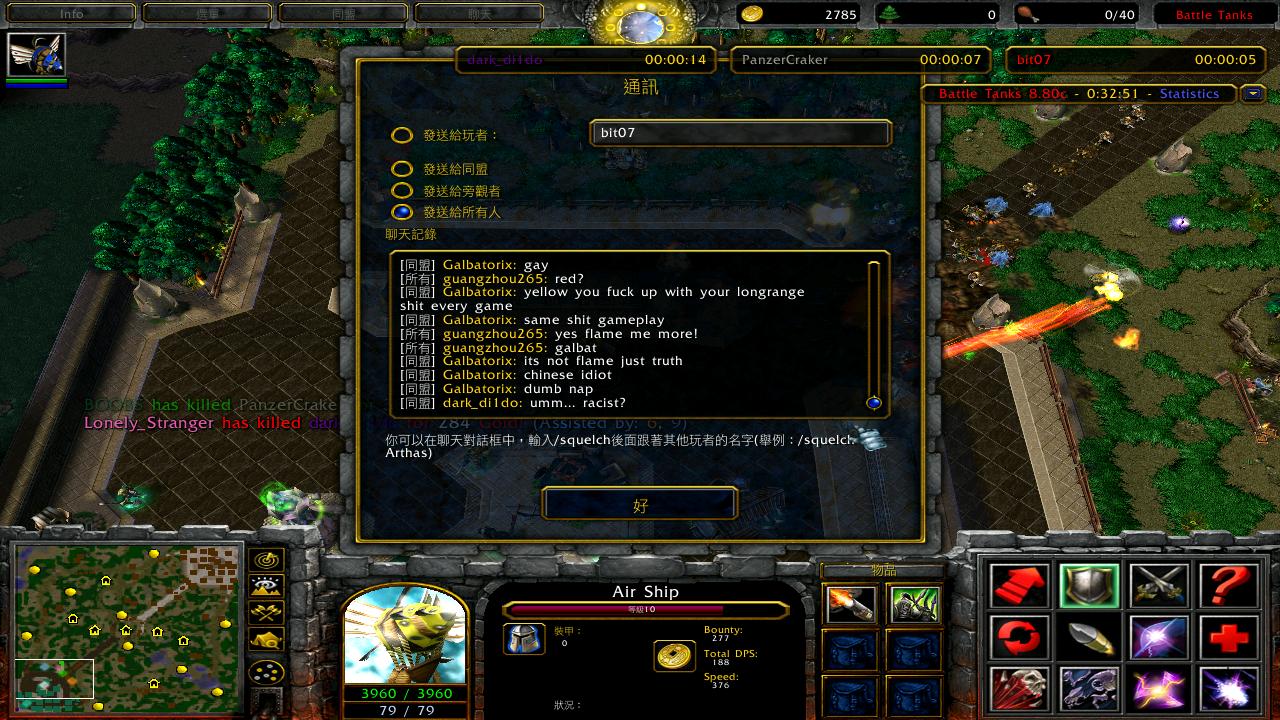This screenshot has width=1280, height=720.
Task: Activate the shield hold position command
Action: (1089, 585)
